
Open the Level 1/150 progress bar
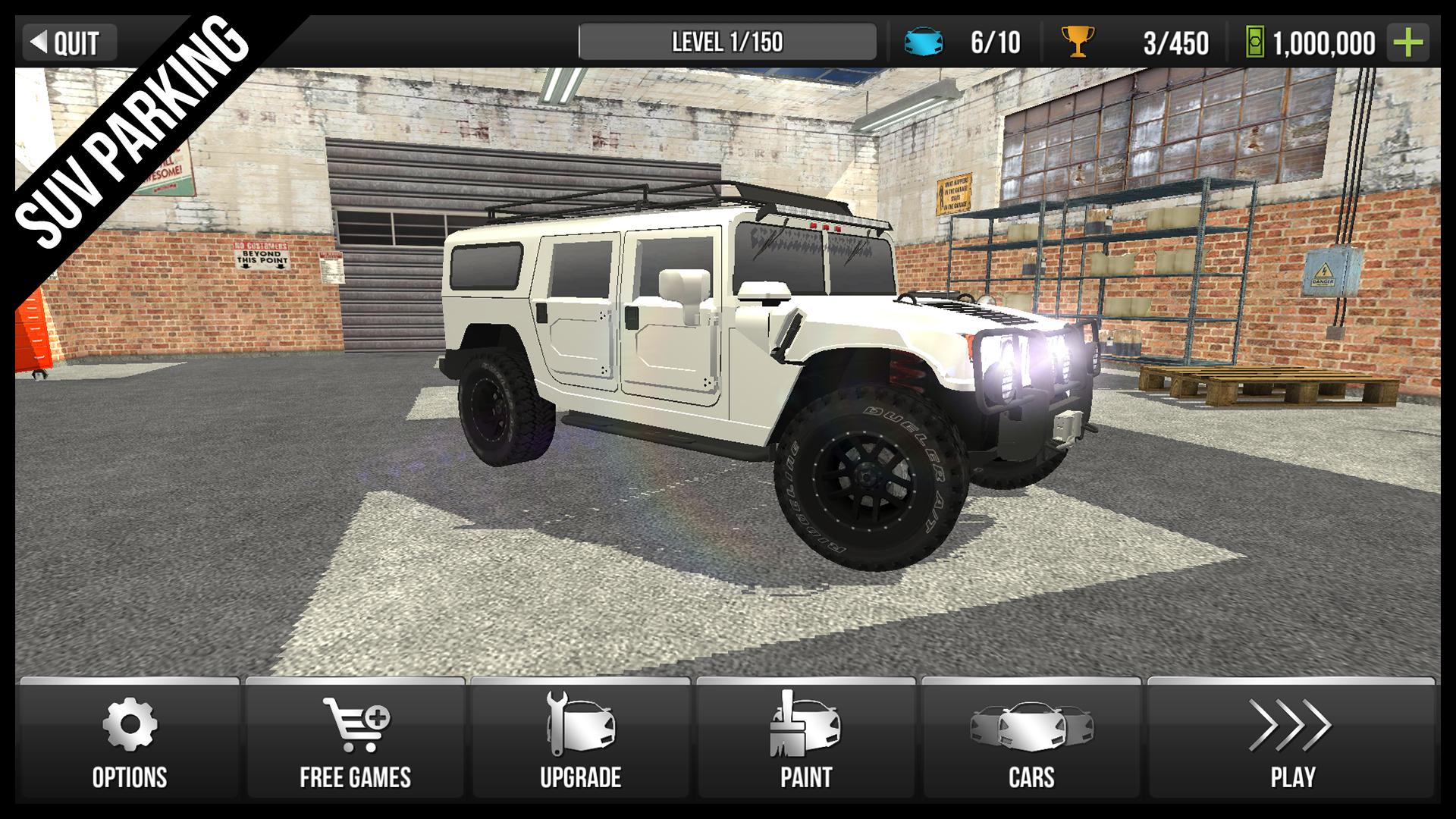pyautogui.click(x=726, y=42)
